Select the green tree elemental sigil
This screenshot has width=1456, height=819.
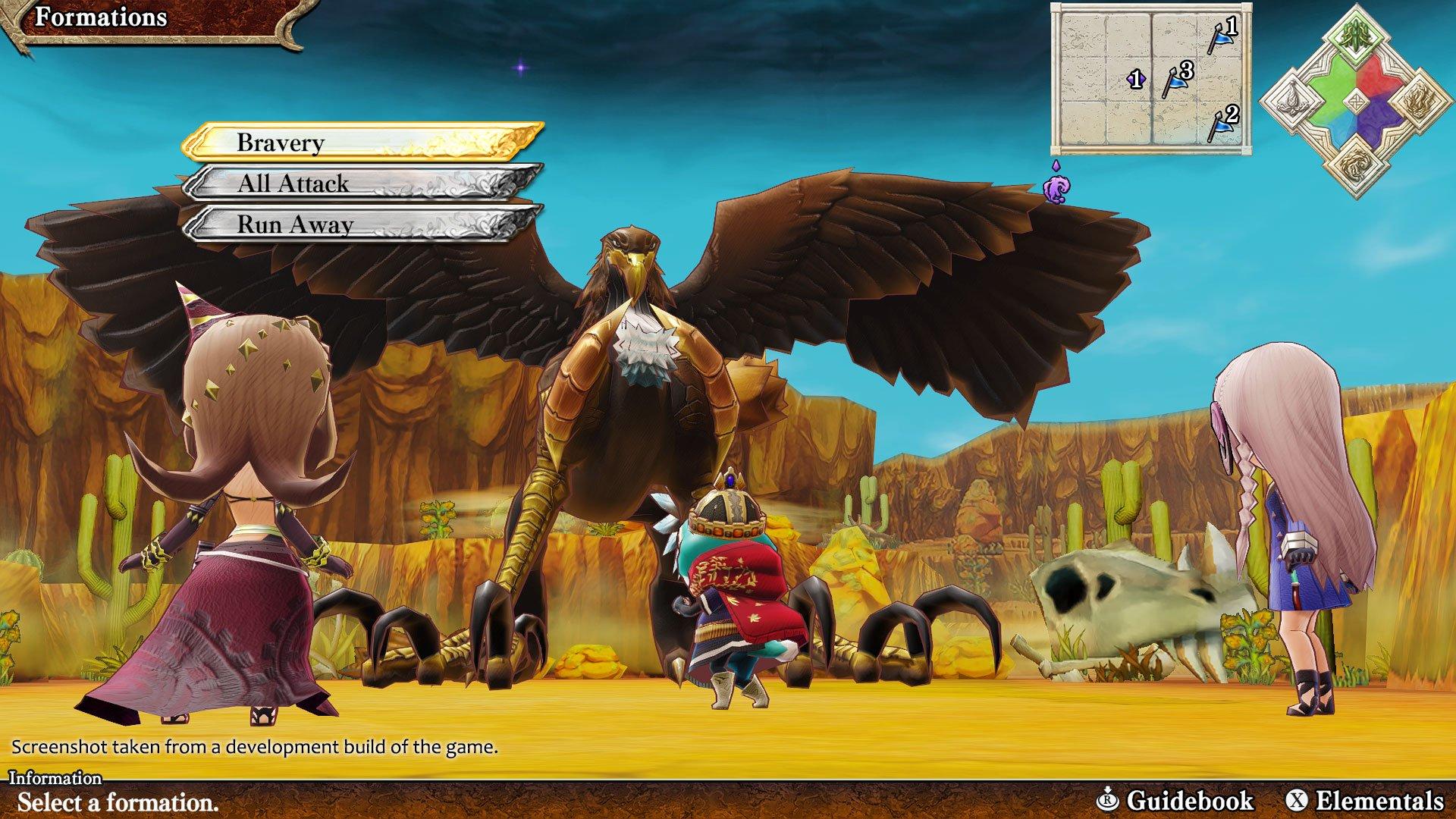pos(1355,32)
